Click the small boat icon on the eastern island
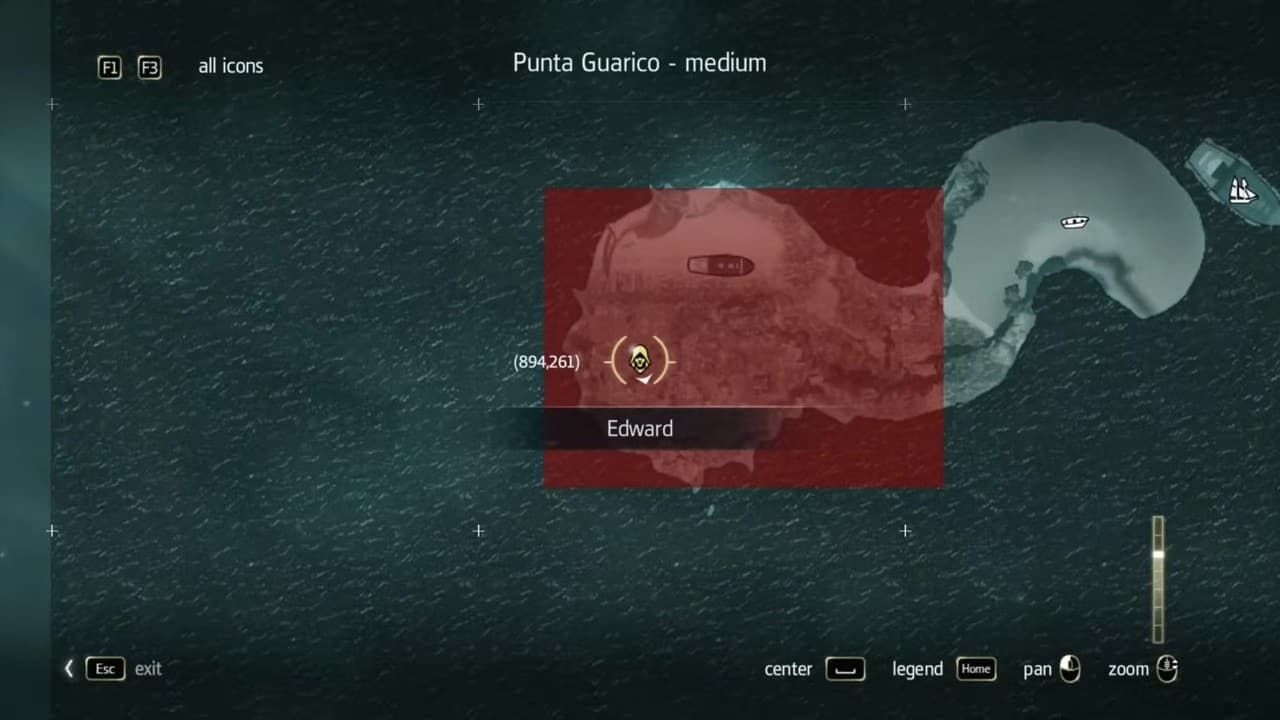Image resolution: width=1280 pixels, height=720 pixels. [1074, 222]
